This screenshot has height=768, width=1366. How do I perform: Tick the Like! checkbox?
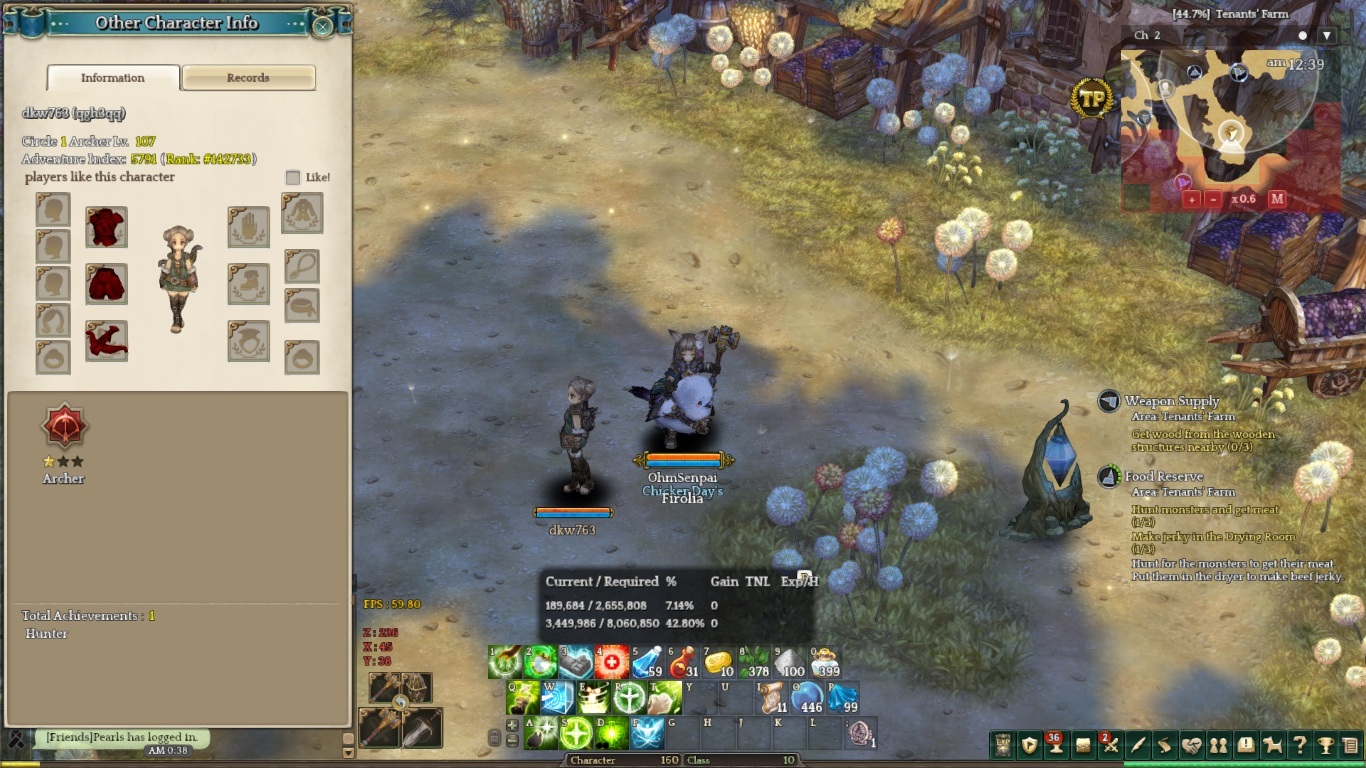[x=293, y=177]
